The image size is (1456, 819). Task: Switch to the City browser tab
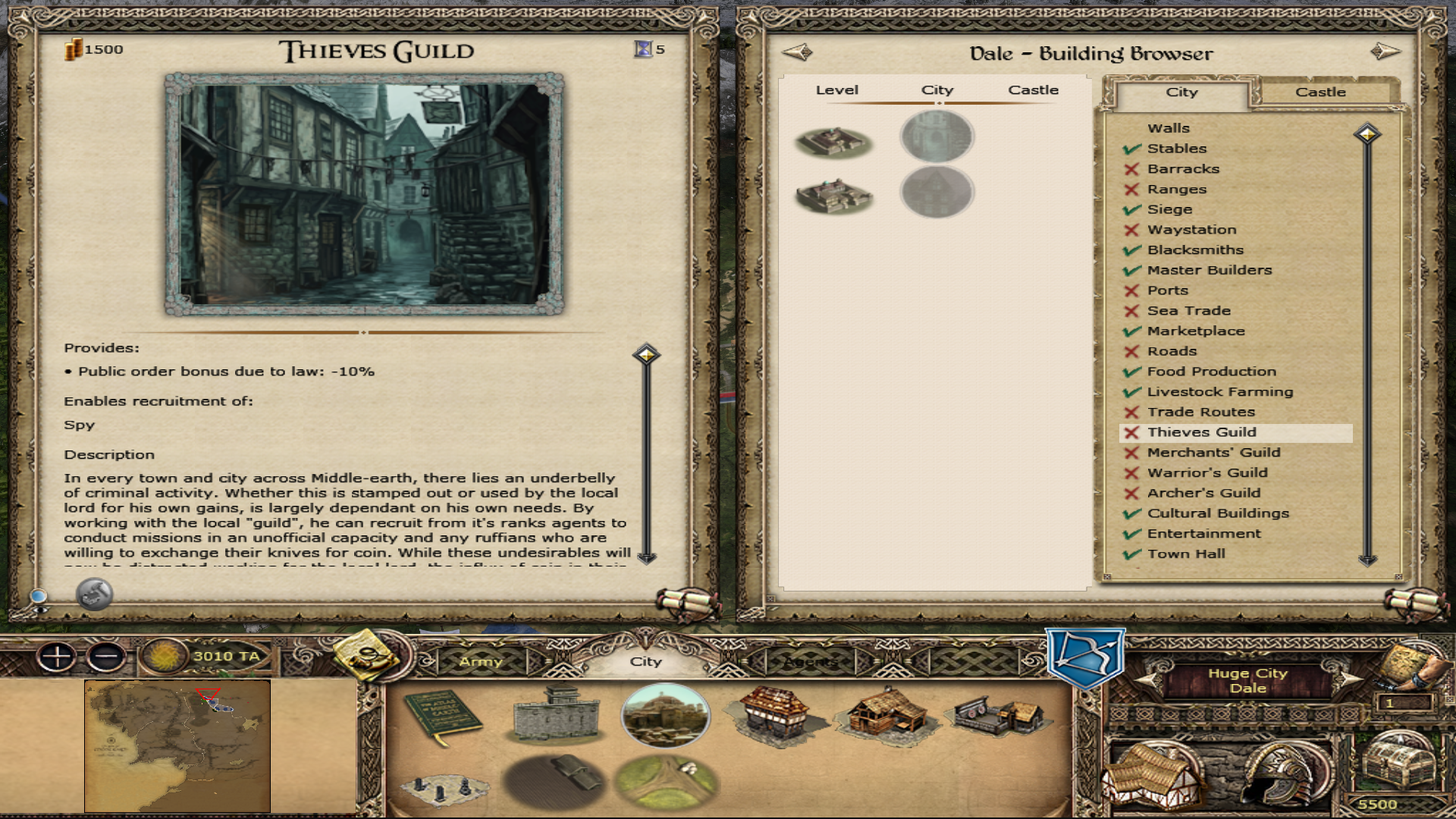point(1181,93)
